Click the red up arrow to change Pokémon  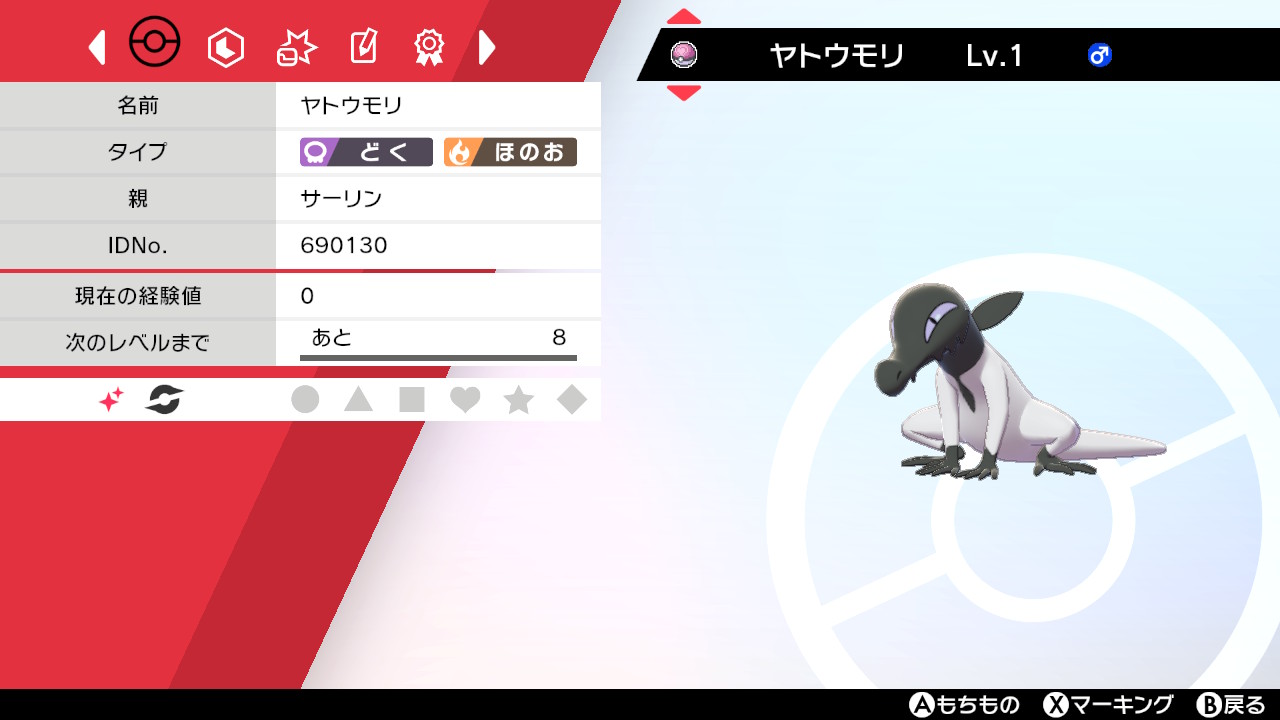pyautogui.click(x=684, y=15)
